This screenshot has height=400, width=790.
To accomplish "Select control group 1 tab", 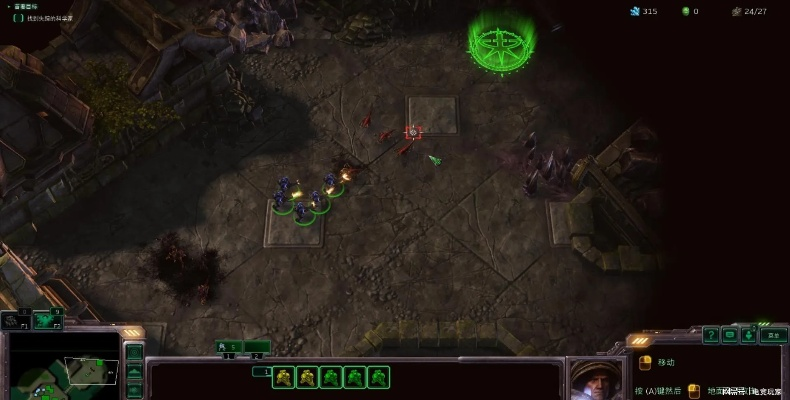I will [x=230, y=347].
